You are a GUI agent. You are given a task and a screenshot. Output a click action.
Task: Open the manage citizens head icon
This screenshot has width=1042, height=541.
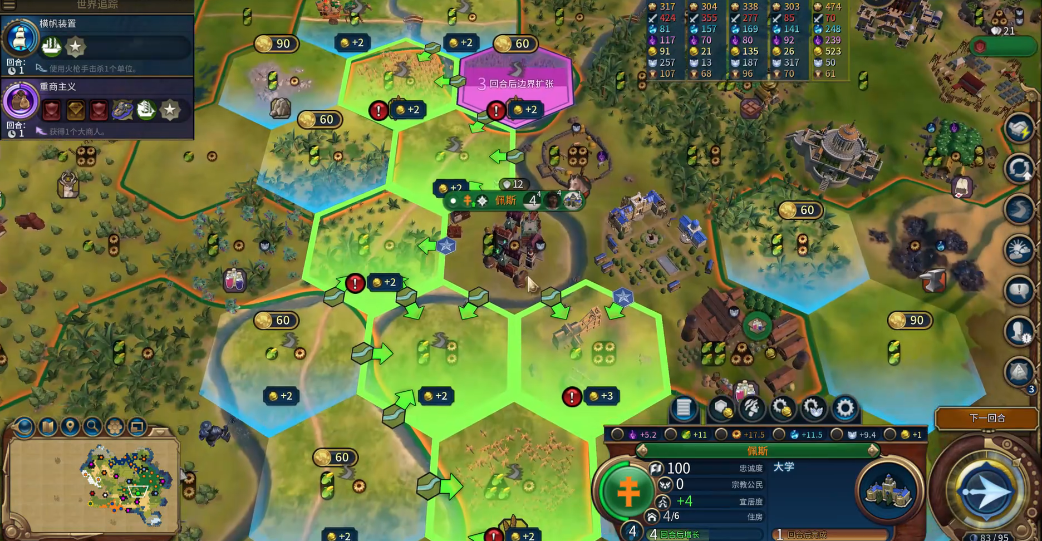(x=753, y=408)
